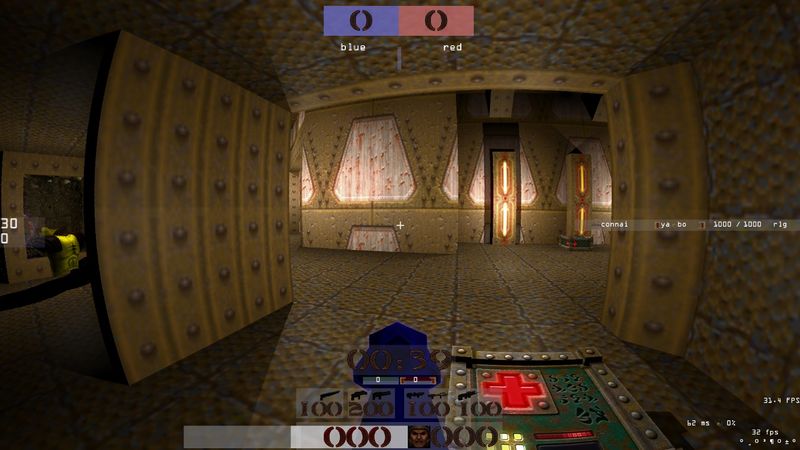Image resolution: width=800 pixels, height=450 pixels.
Task: Click the player face portrait icon
Action: [x=422, y=436]
